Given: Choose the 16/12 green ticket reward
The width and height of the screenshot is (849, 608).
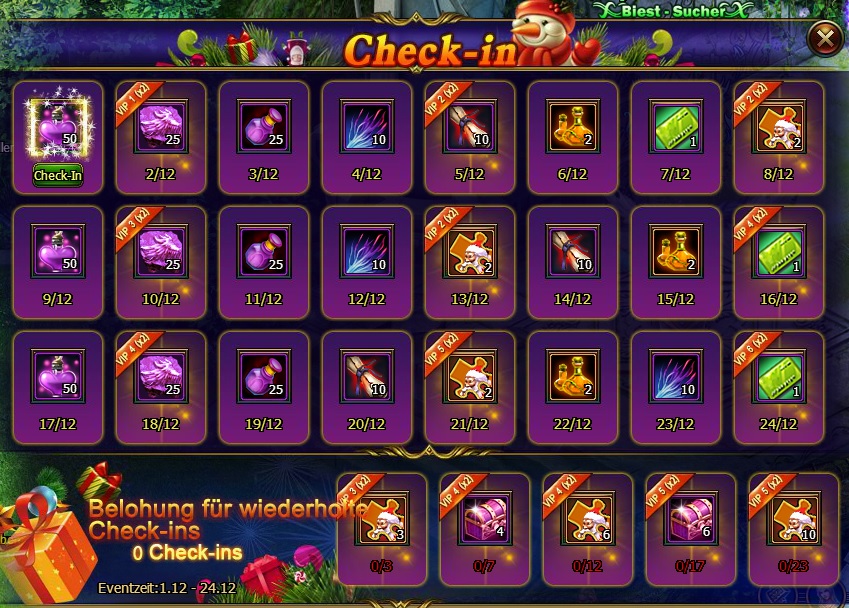Looking at the screenshot, I should point(779,251).
